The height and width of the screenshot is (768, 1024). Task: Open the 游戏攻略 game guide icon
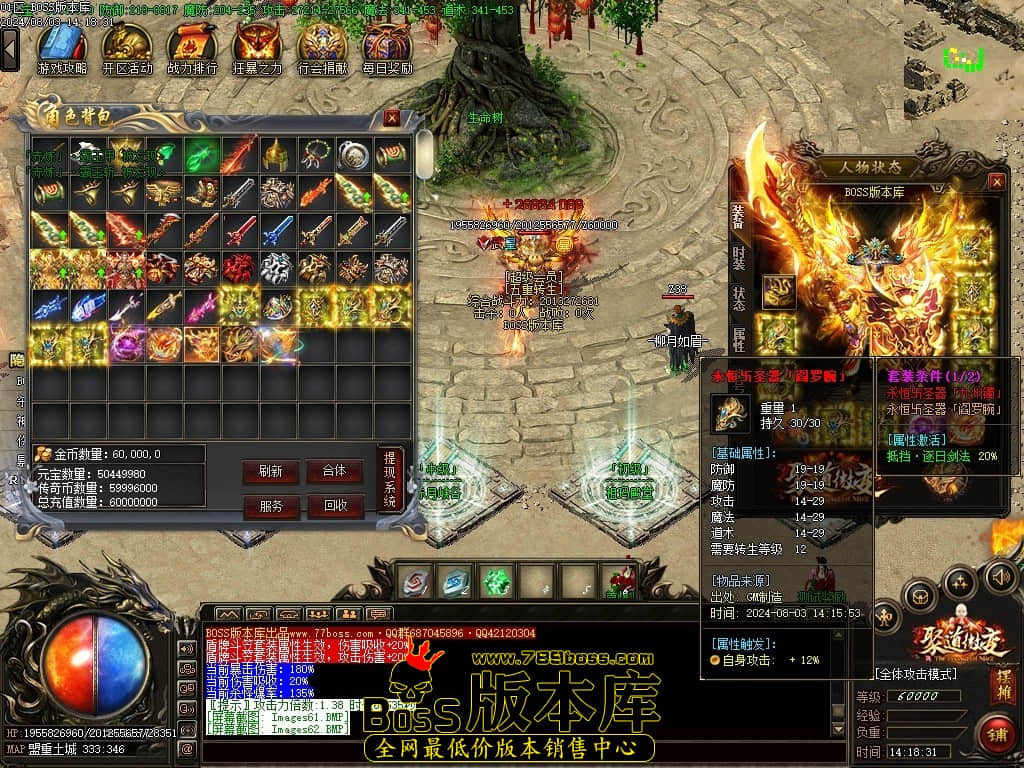tap(62, 48)
